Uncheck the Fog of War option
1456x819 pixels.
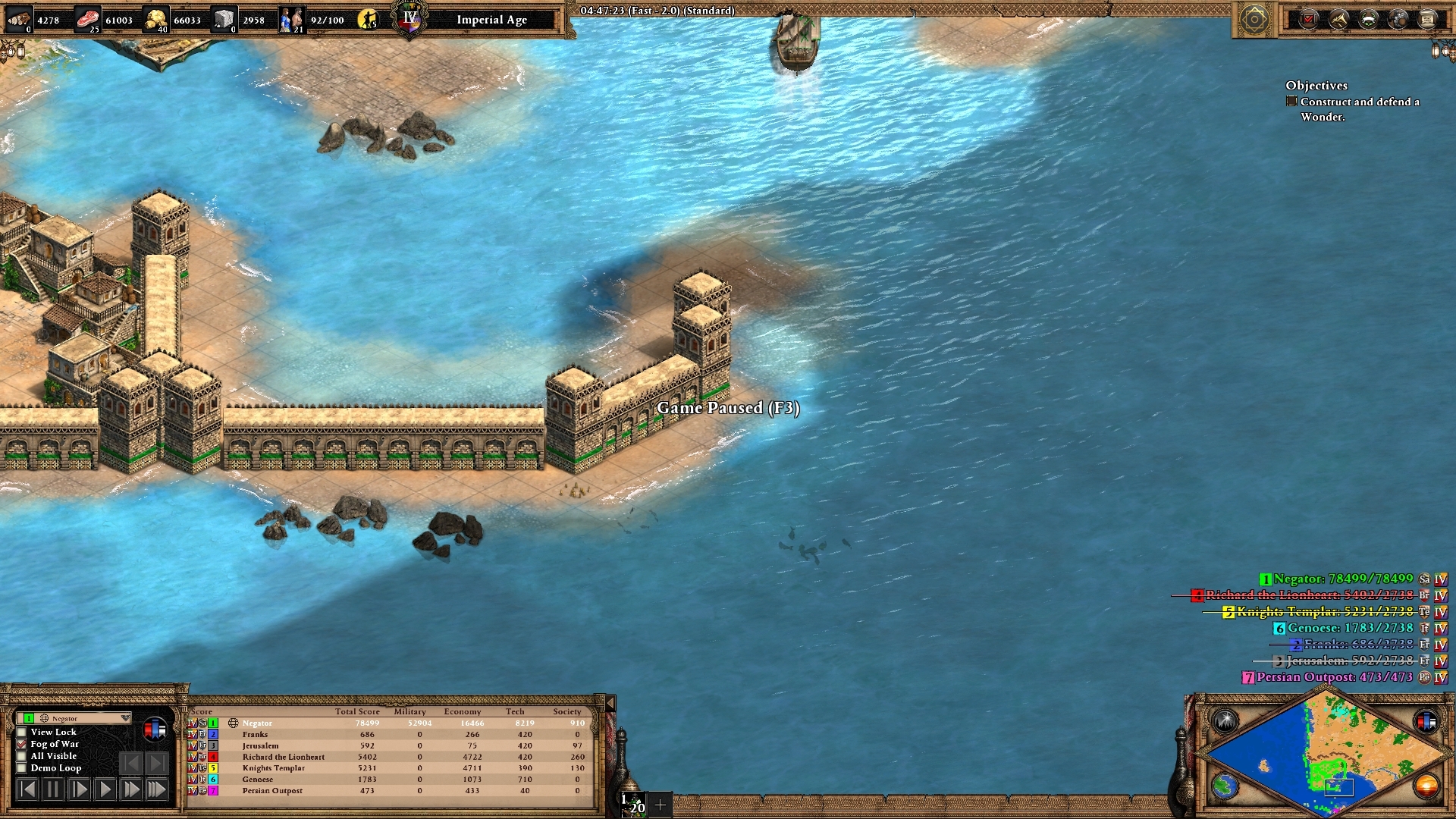coord(22,745)
